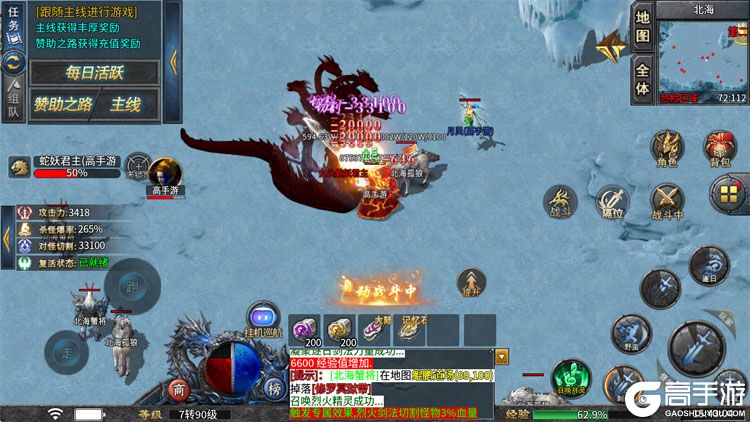Click the 战斗中 crossed swords icon
The image size is (750, 422).
coord(667,201)
